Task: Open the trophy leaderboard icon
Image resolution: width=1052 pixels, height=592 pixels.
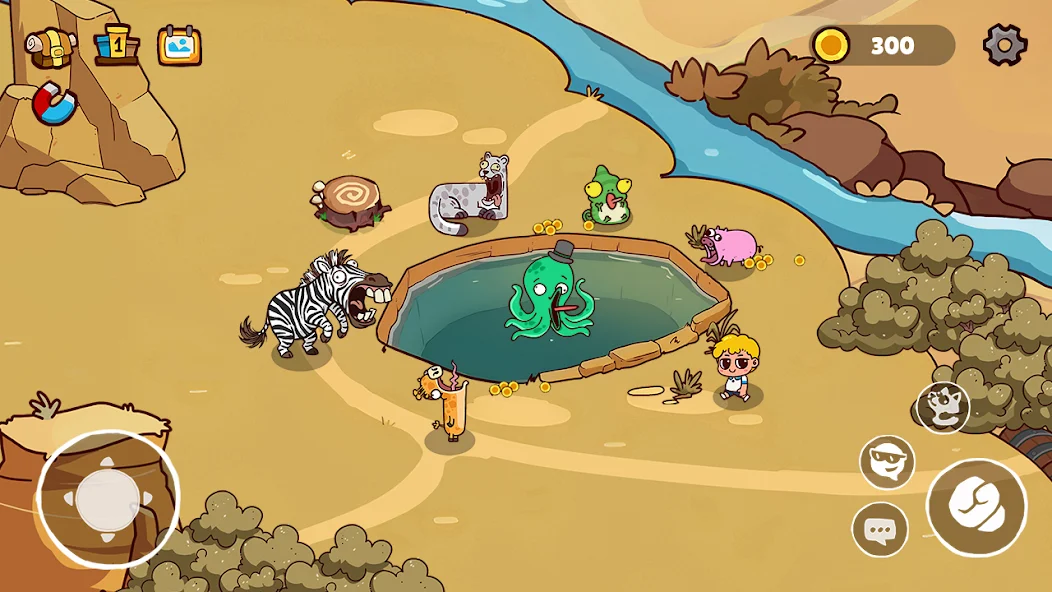Action: [116, 46]
